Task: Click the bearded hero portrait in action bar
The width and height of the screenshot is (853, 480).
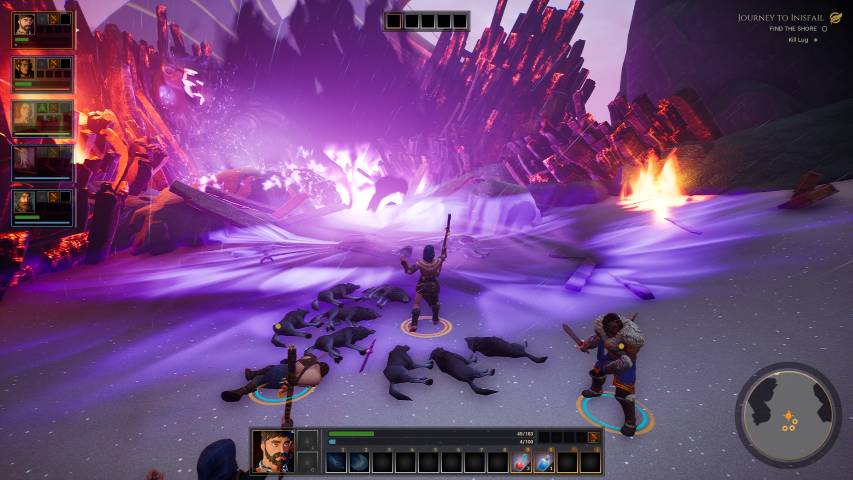Action: (x=272, y=451)
